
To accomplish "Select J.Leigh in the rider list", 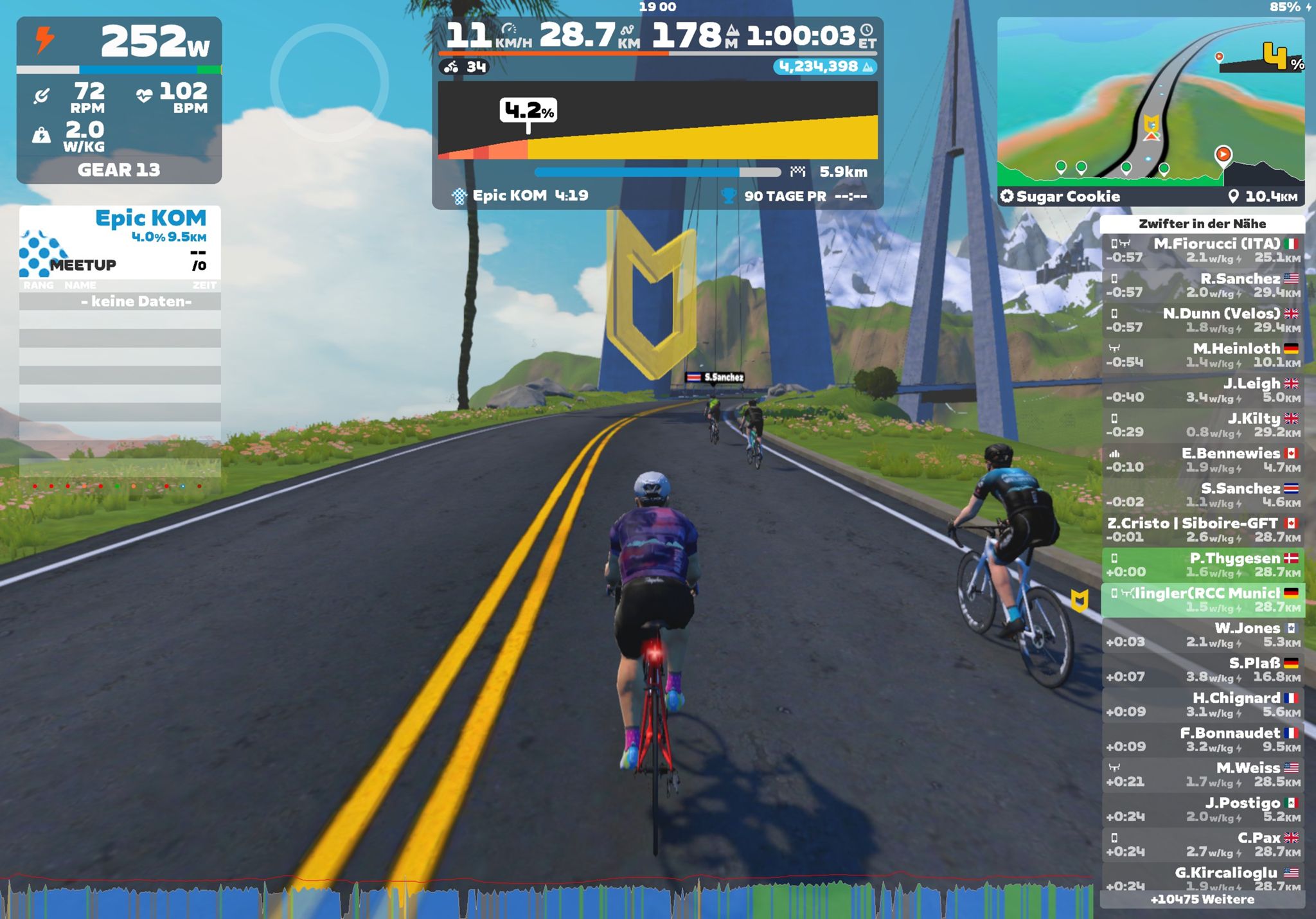I will click(1202, 390).
